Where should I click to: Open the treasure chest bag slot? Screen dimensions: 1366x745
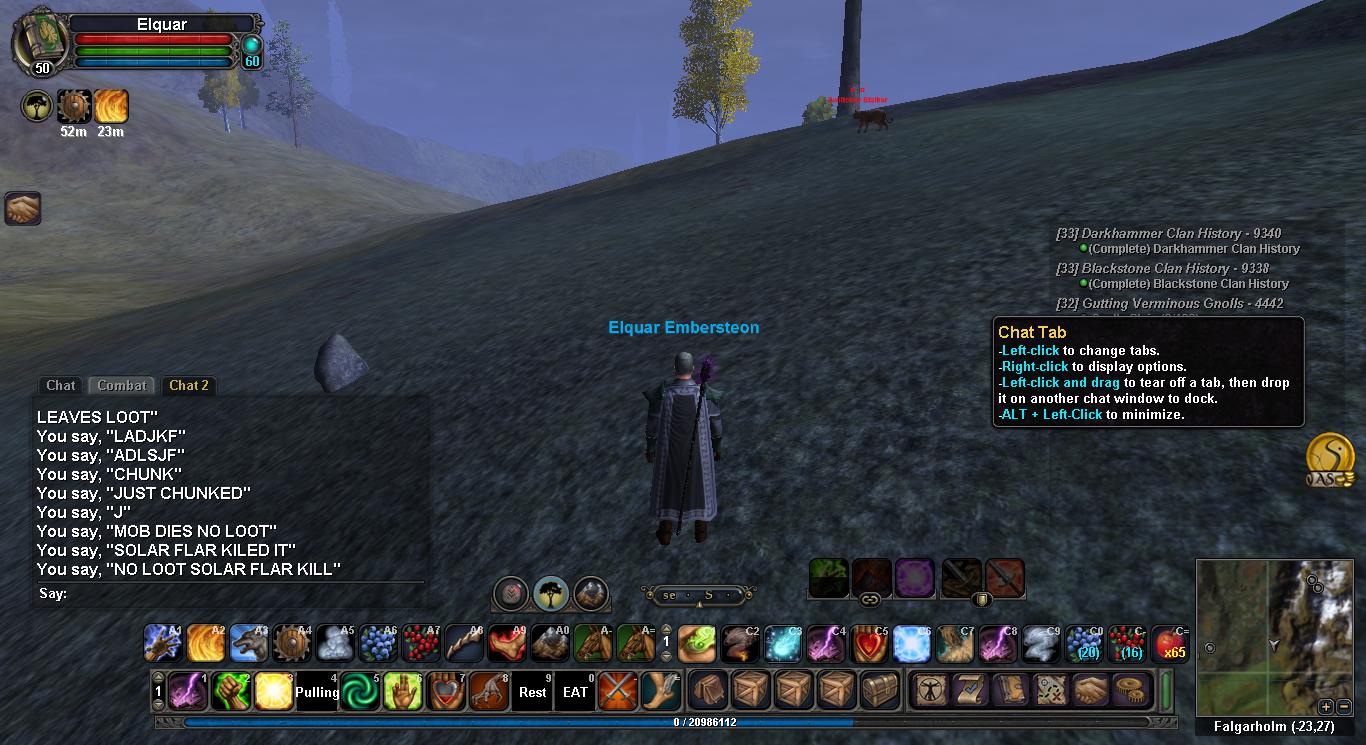(x=882, y=691)
